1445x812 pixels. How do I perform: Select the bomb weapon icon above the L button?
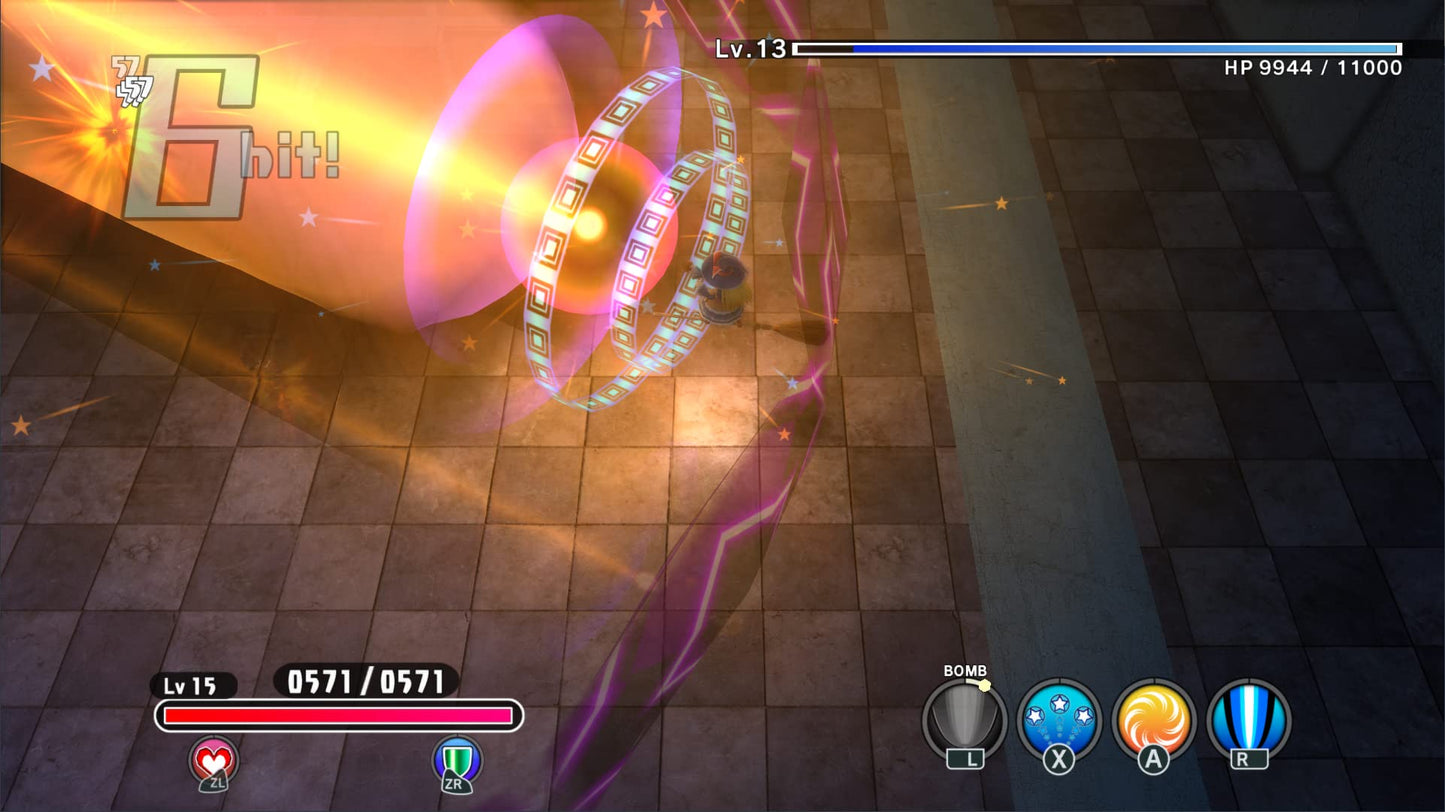pyautogui.click(x=966, y=717)
